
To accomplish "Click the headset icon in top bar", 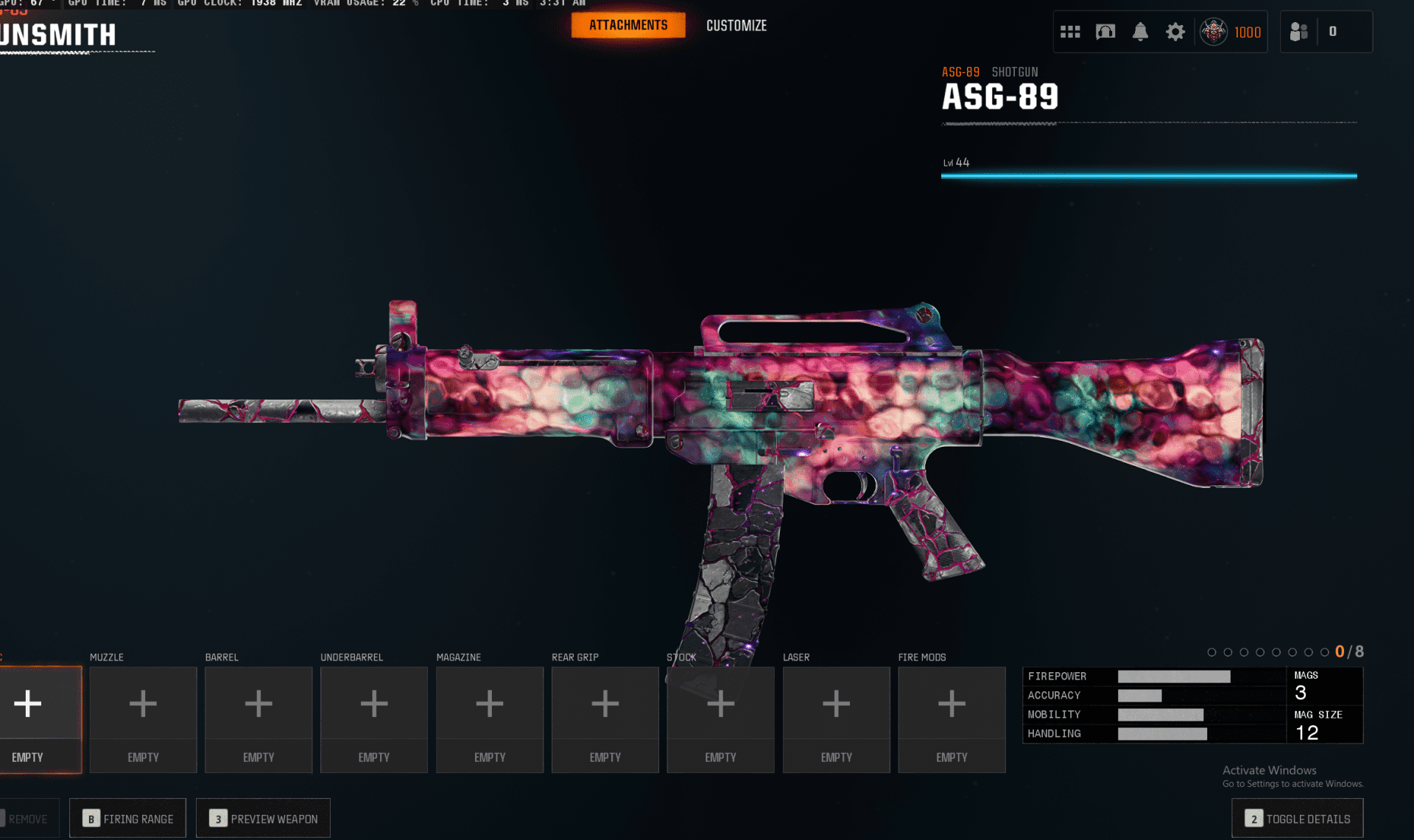I will tap(1105, 32).
